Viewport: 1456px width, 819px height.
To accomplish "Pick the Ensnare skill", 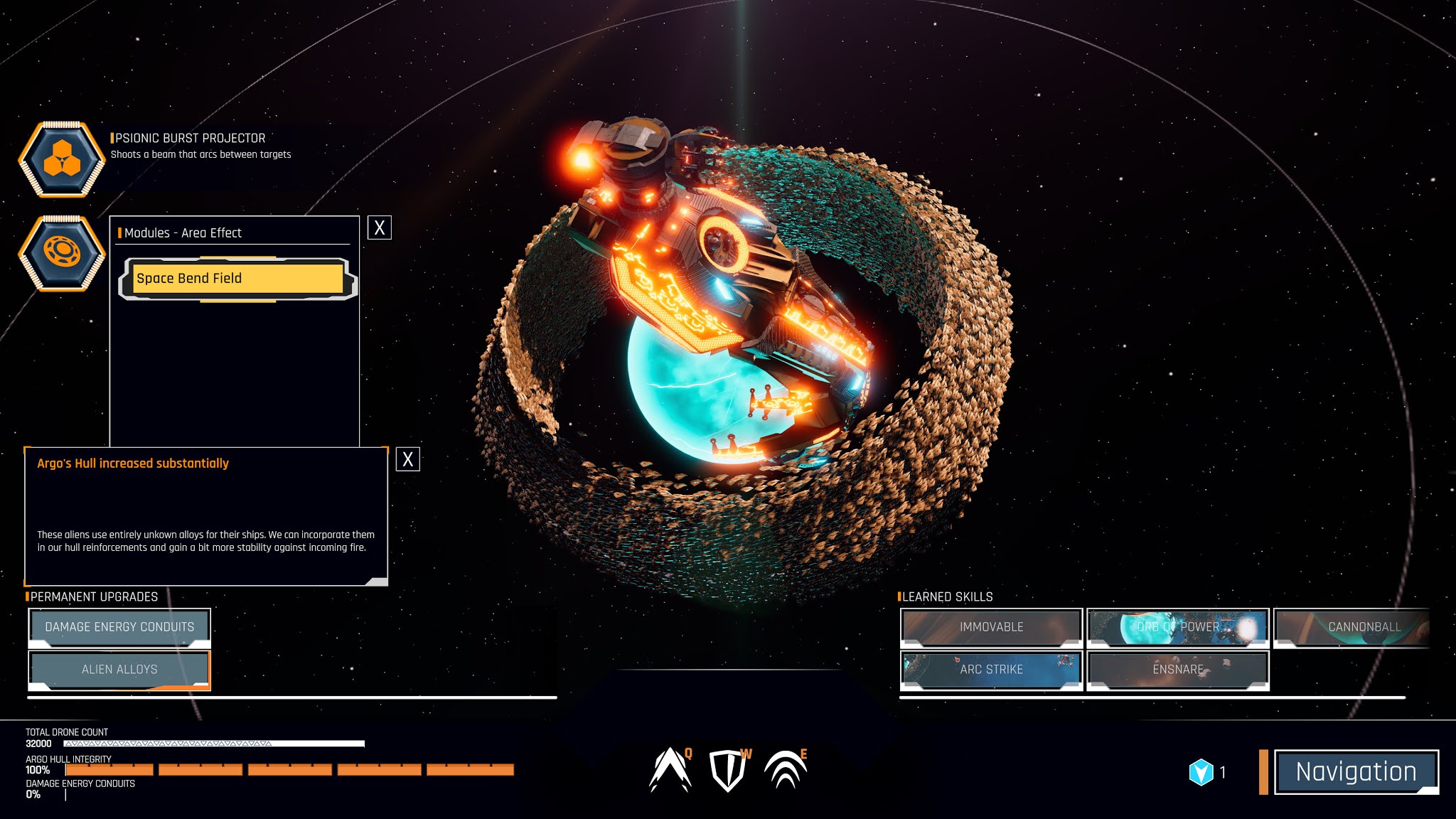I will pos(1178,669).
